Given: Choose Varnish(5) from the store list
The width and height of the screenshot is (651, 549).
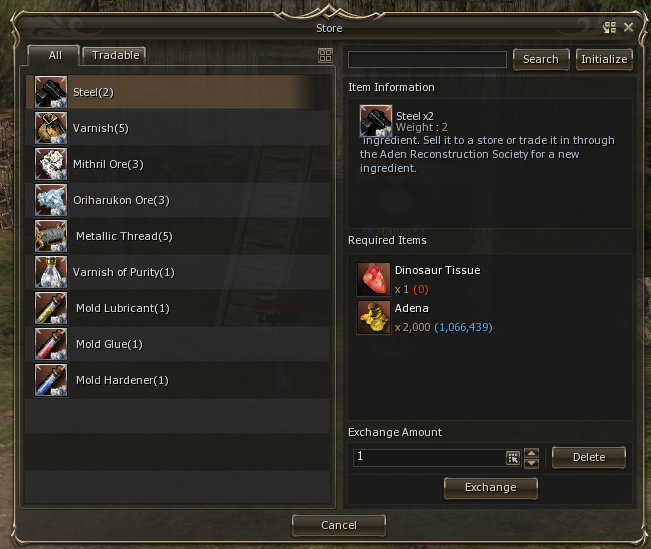Looking at the screenshot, I should 178,128.
